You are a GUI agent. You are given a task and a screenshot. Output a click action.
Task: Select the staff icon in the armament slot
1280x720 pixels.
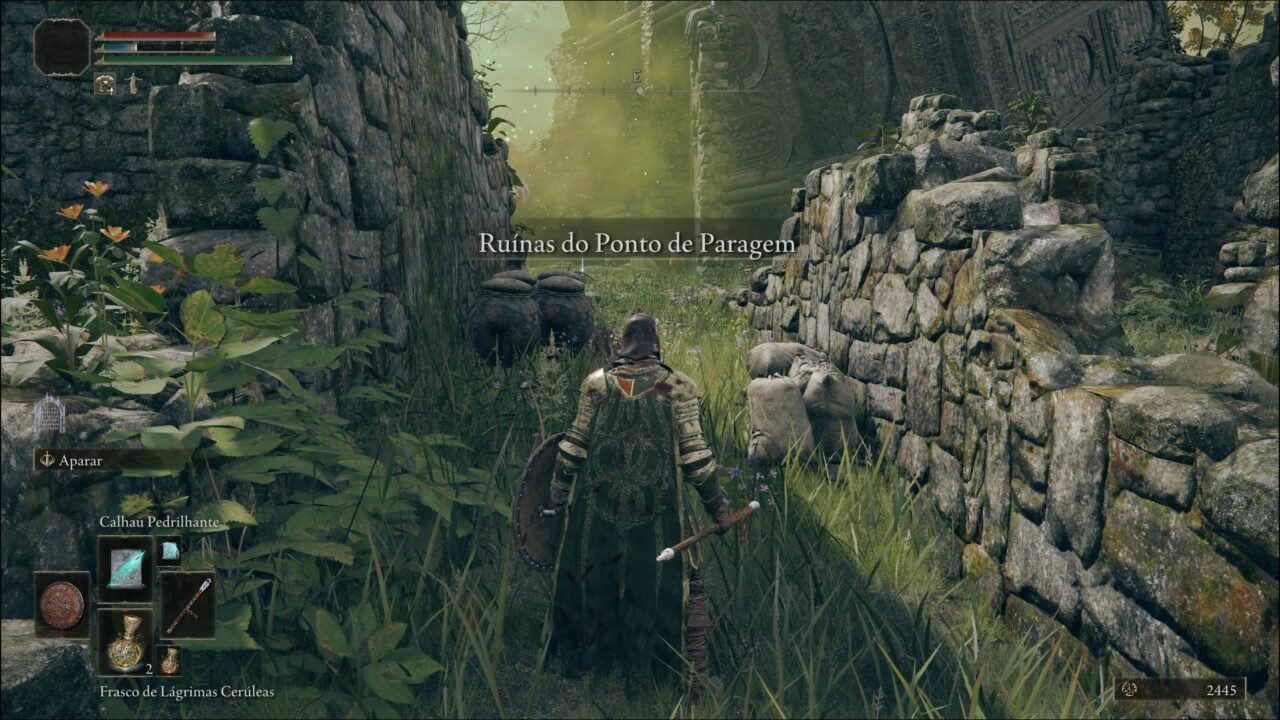[191, 604]
